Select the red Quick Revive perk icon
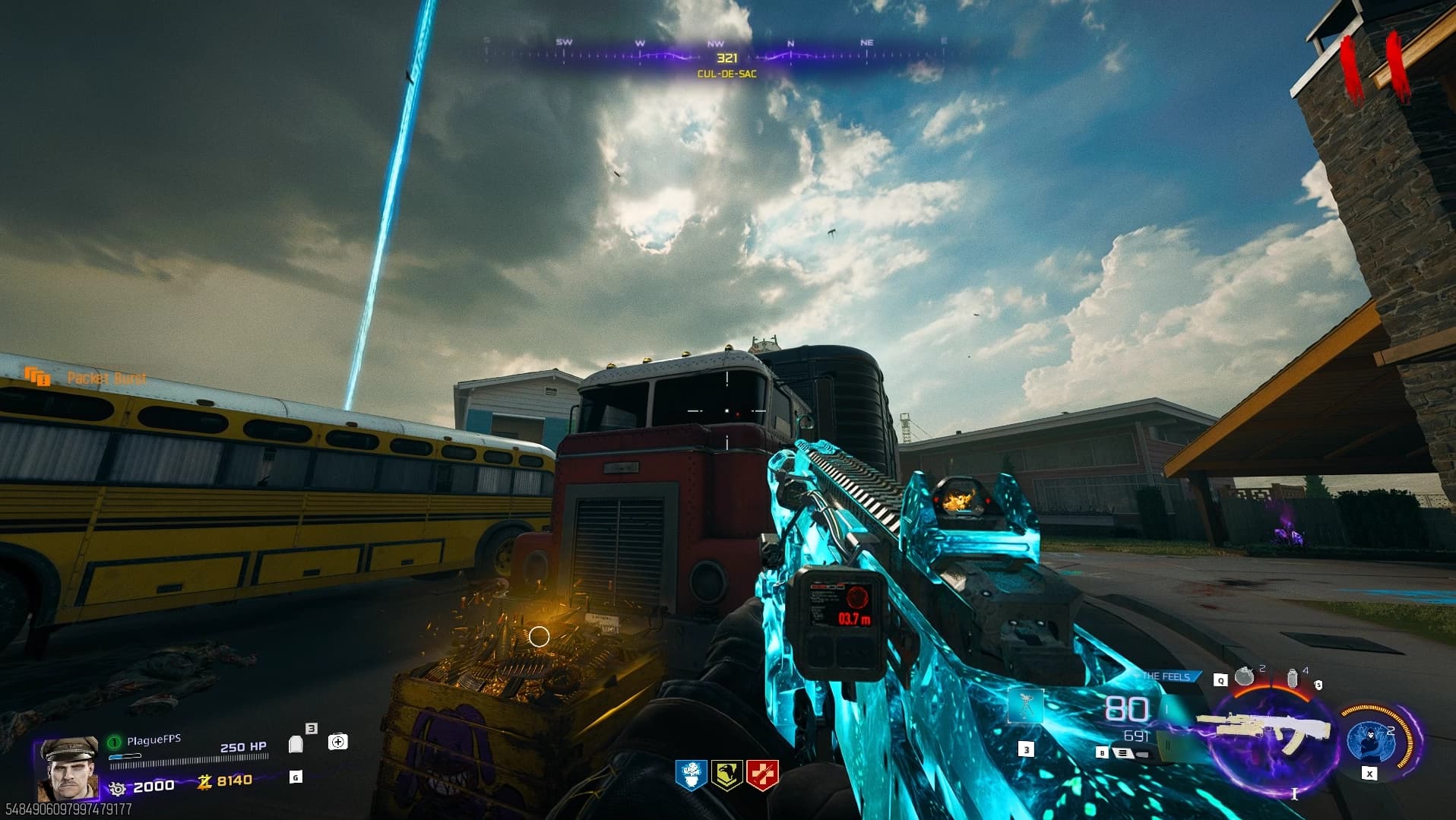The image size is (1456, 820). coord(762,775)
